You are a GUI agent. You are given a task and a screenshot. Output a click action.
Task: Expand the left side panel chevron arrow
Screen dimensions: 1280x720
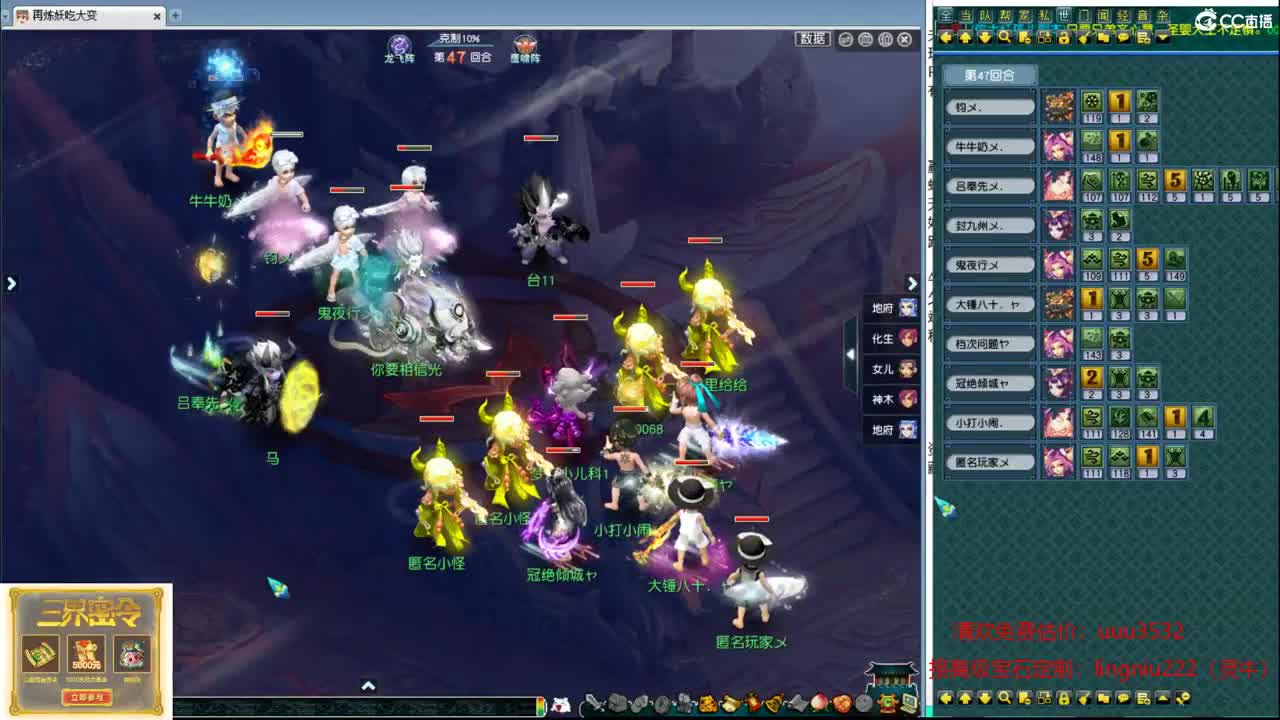(x=11, y=284)
